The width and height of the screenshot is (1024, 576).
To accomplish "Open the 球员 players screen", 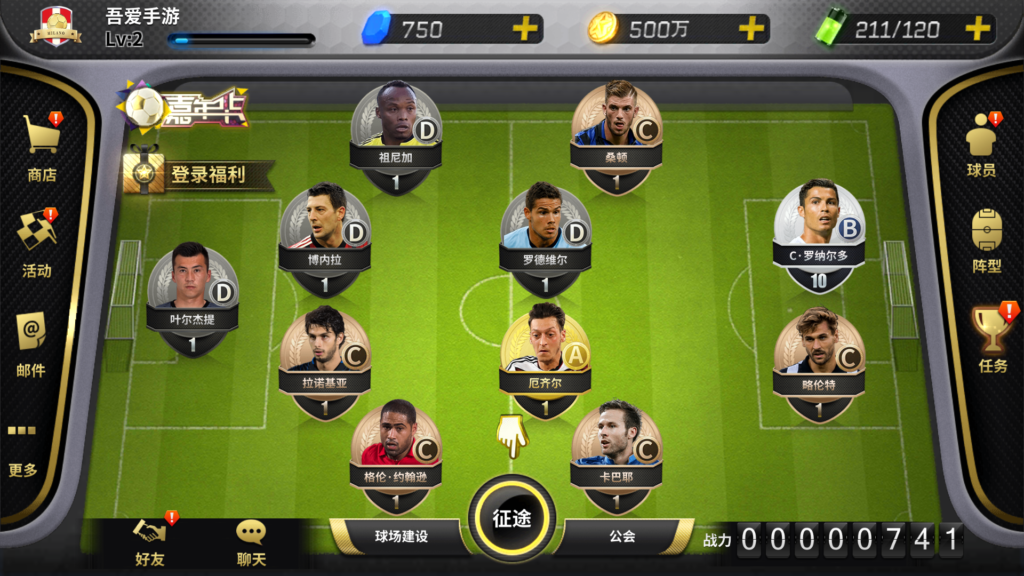I will (981, 144).
